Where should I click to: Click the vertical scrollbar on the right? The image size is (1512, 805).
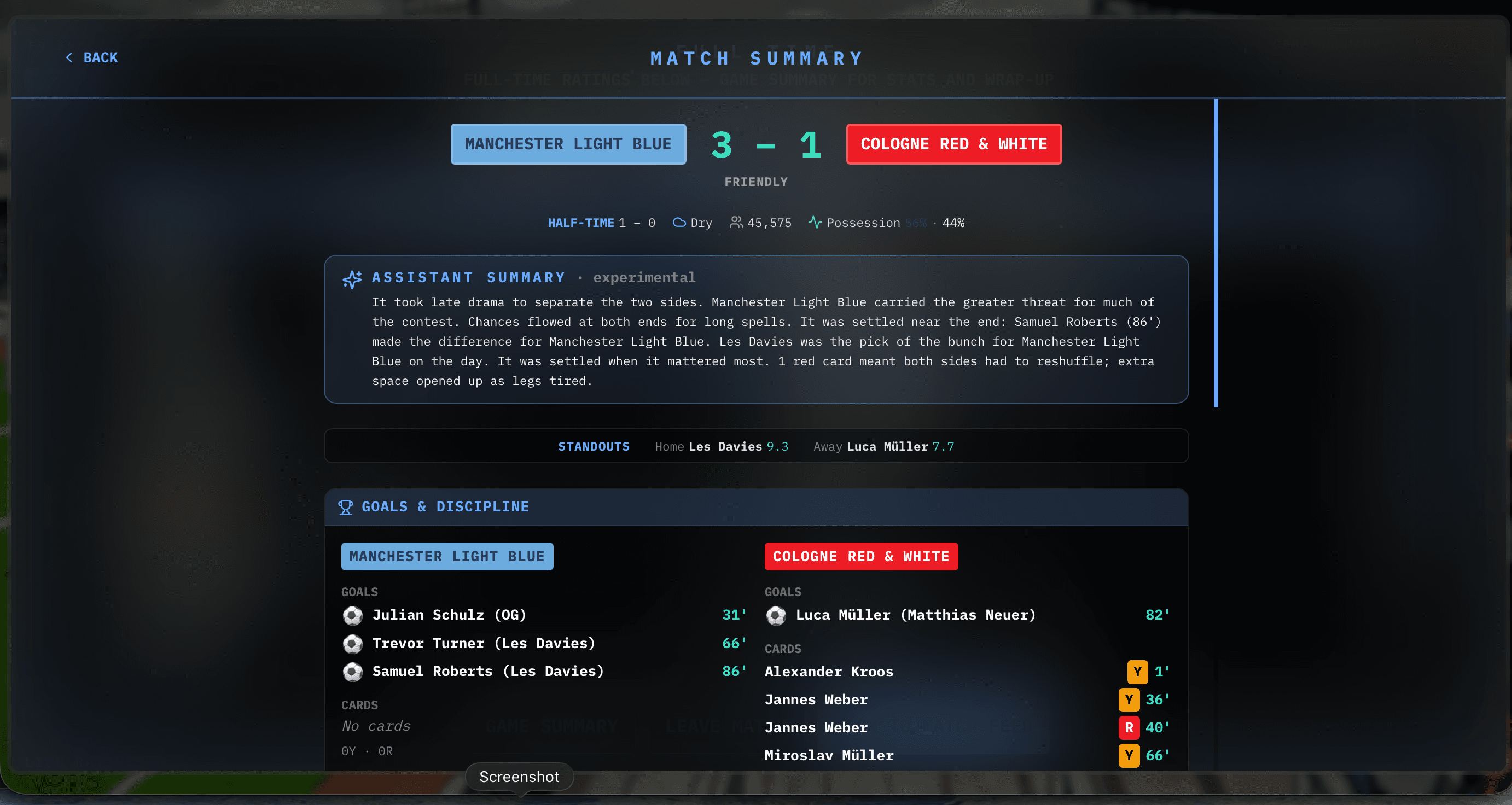point(1215,252)
